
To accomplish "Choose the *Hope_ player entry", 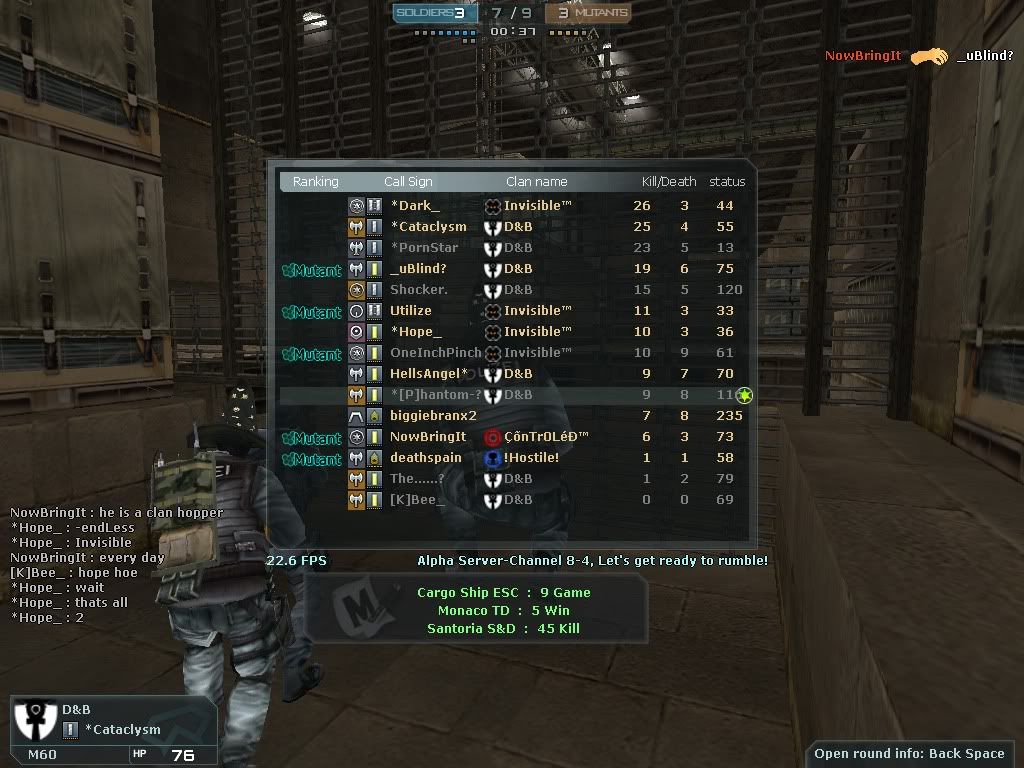I will 416,331.
